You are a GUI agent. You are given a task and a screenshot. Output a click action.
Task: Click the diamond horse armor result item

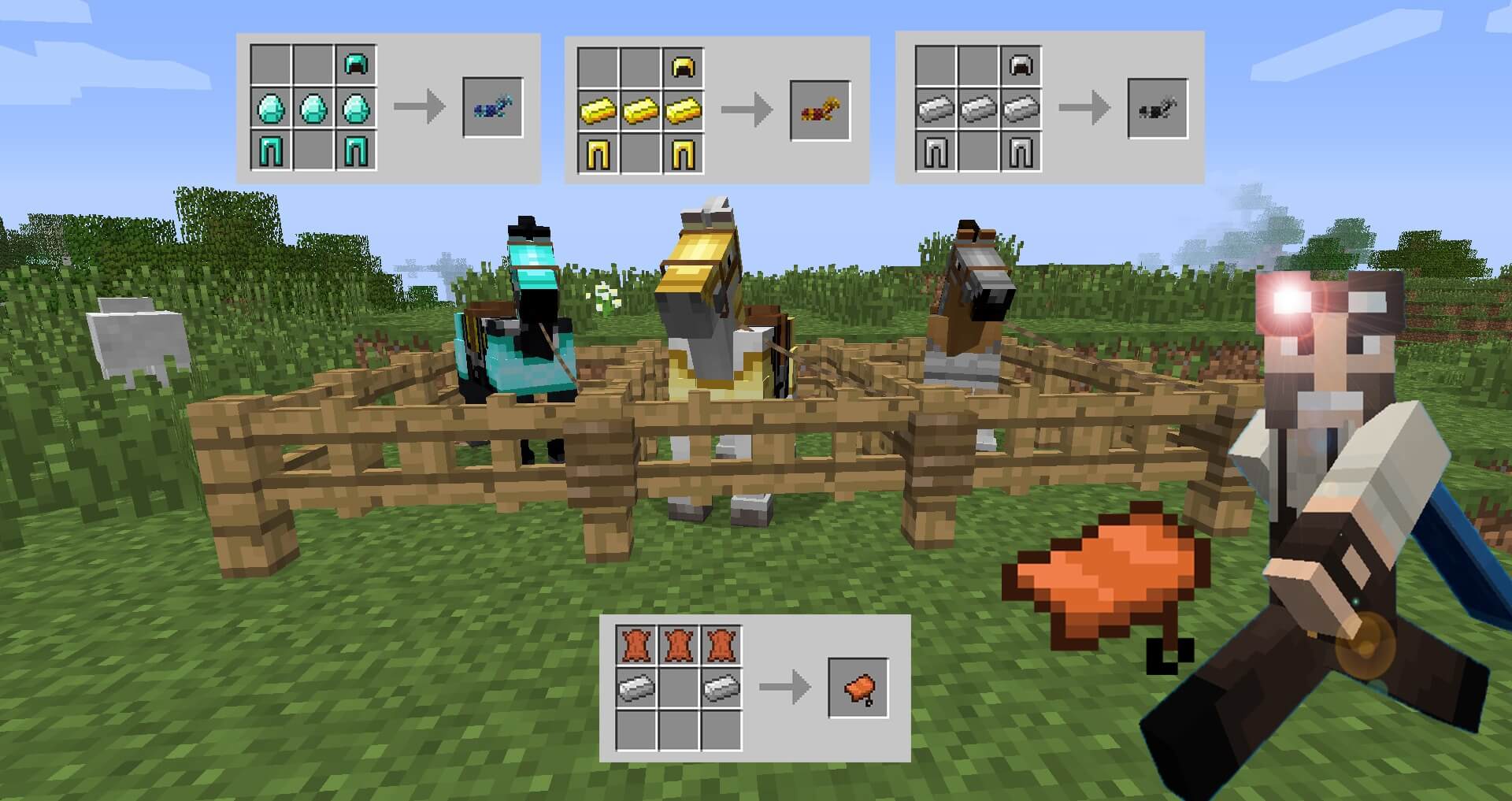492,108
